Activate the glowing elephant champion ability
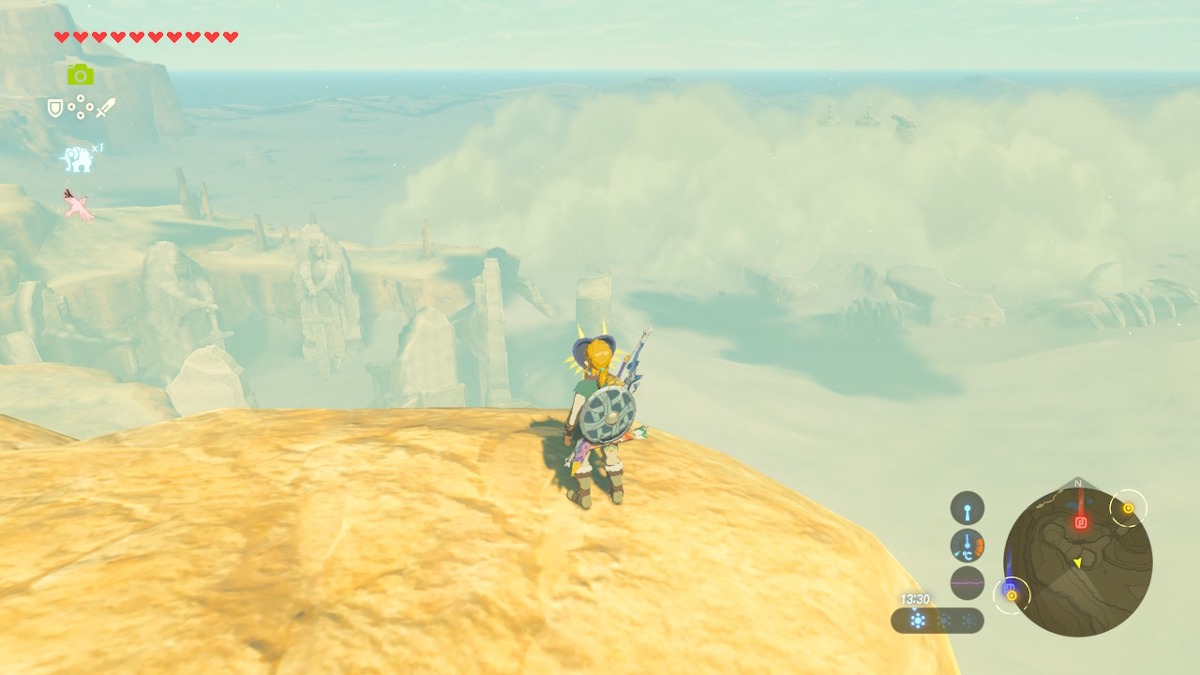The height and width of the screenshot is (675, 1200). pos(77,158)
